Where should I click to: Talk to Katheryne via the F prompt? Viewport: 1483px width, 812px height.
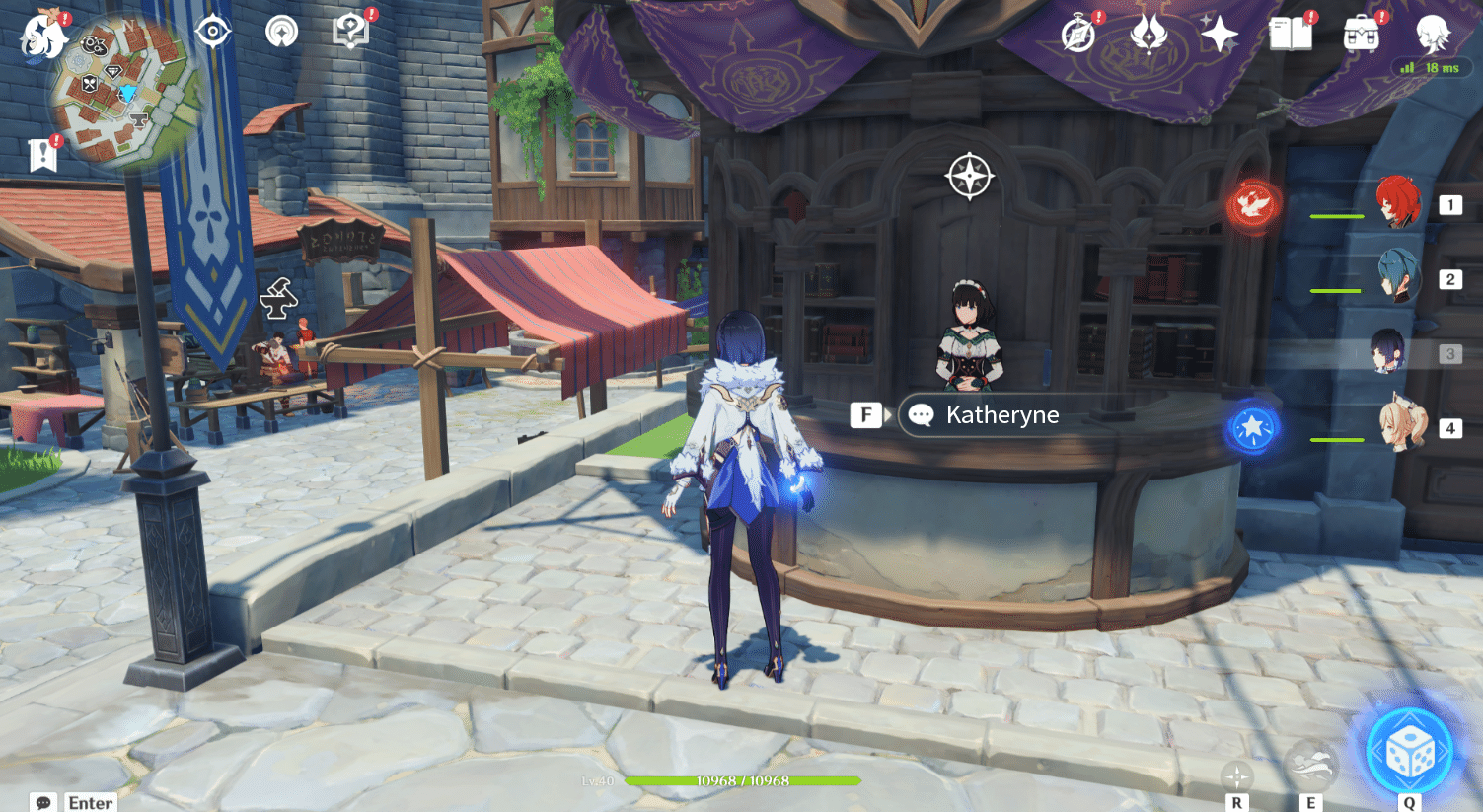tap(865, 414)
